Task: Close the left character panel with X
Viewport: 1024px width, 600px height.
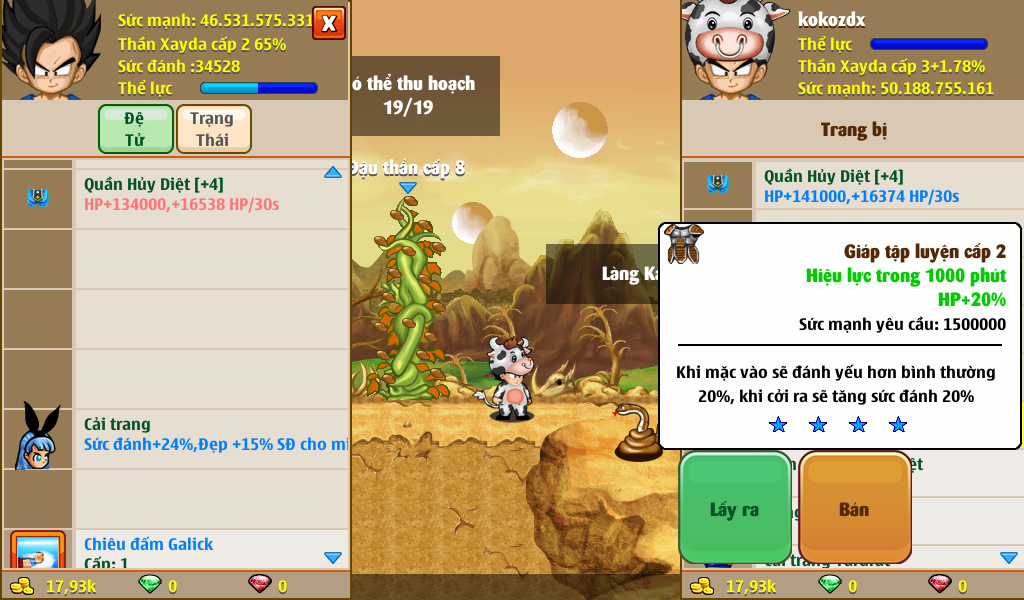Action: click(x=329, y=22)
